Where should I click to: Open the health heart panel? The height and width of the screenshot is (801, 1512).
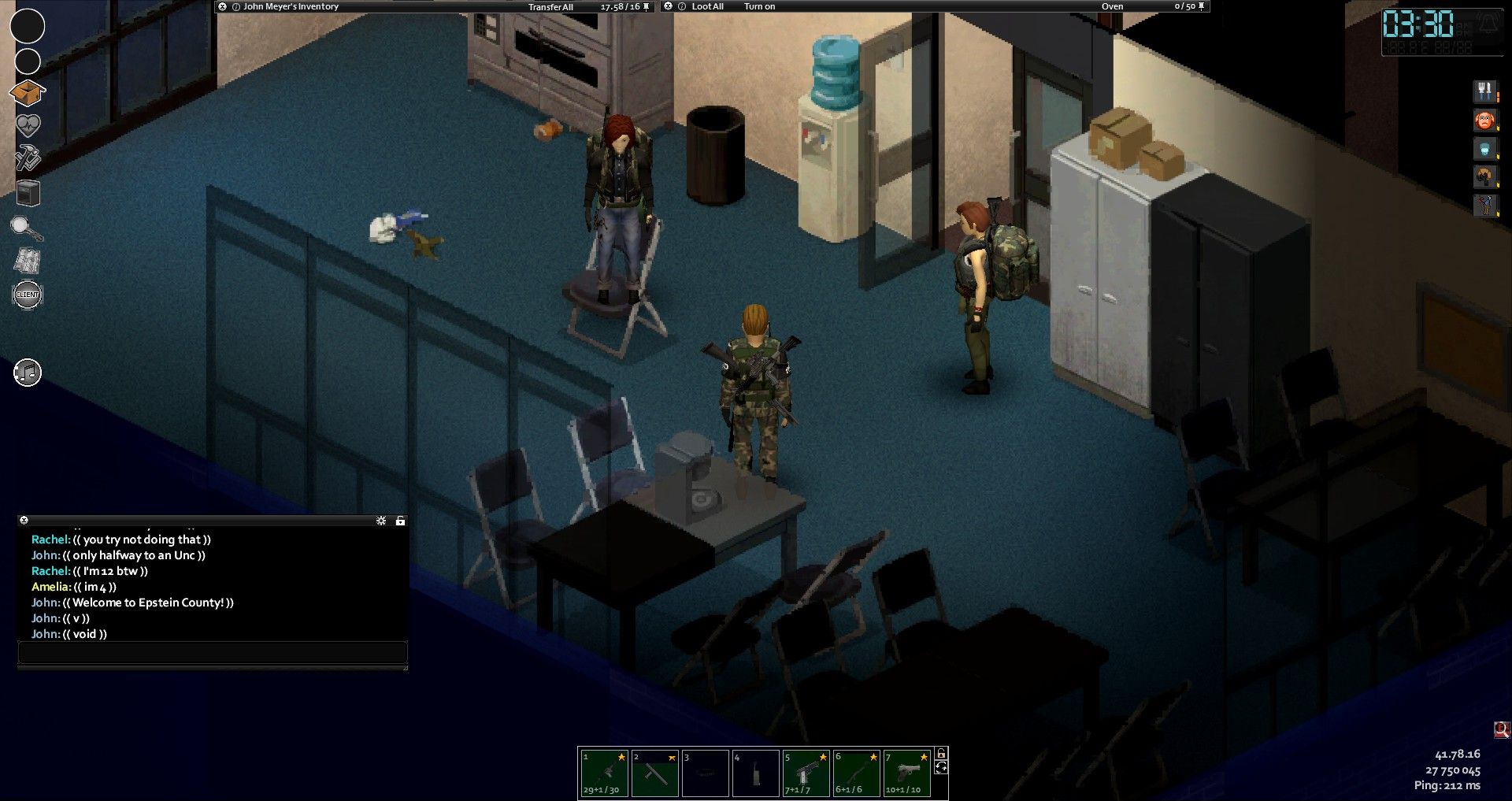point(28,125)
